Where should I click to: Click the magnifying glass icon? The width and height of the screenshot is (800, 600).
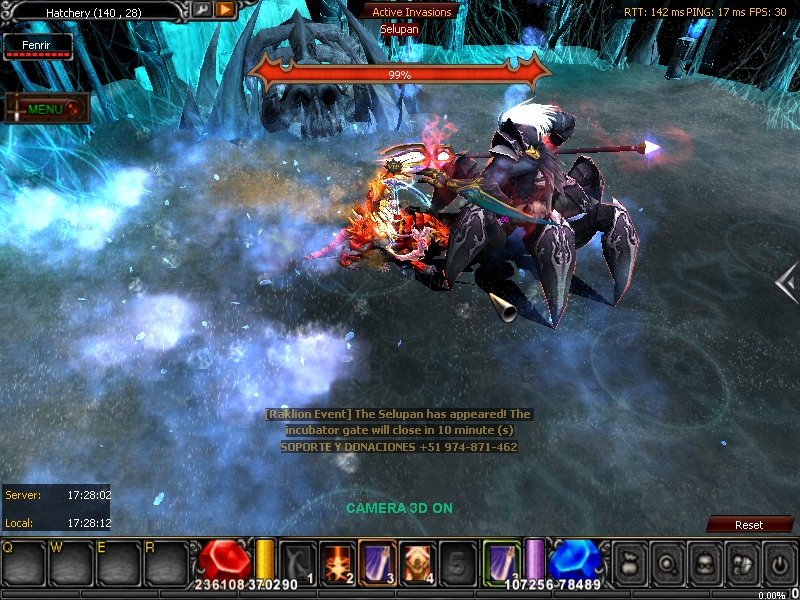tap(666, 563)
